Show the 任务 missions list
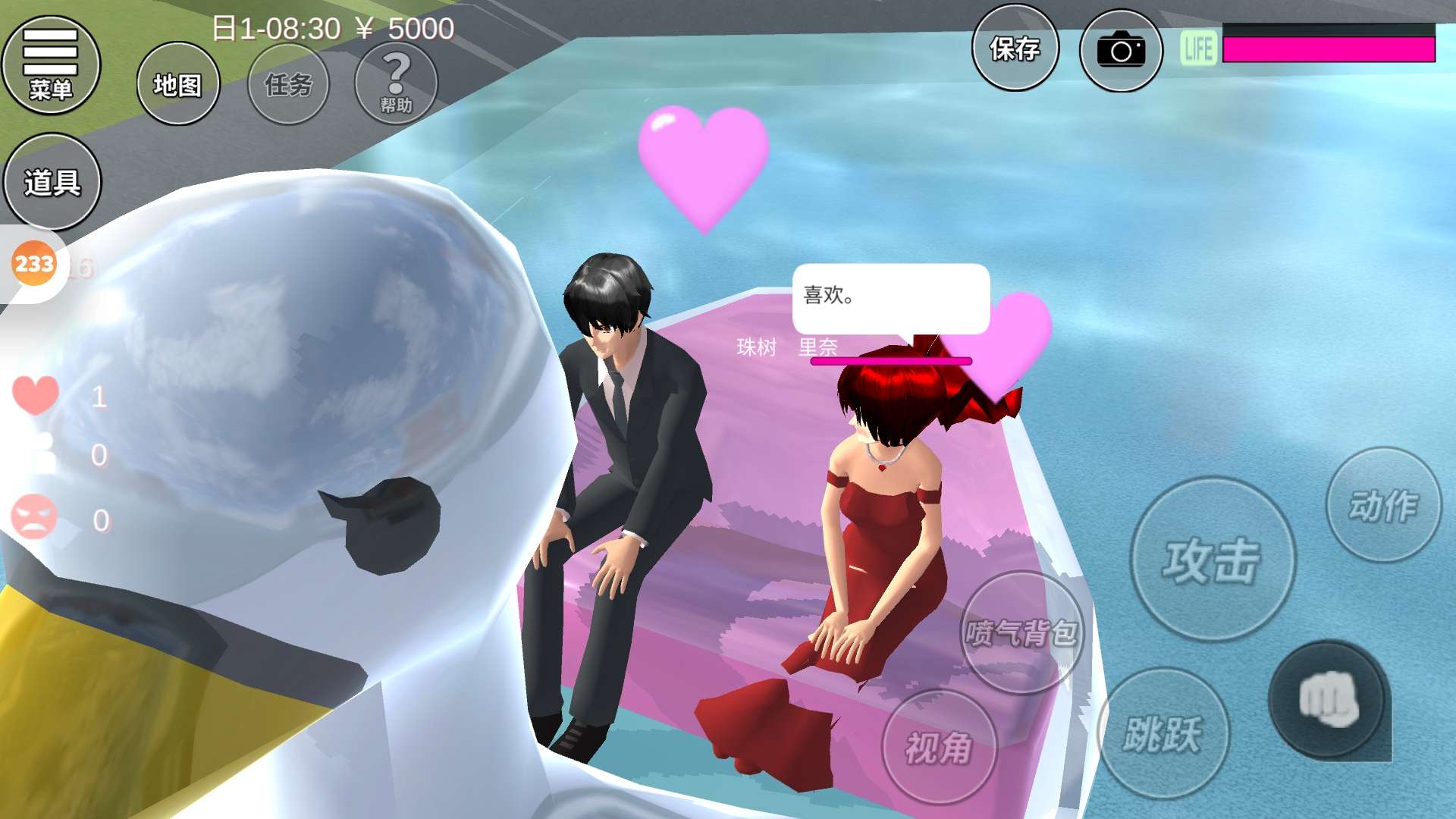The image size is (1456, 819). click(288, 84)
